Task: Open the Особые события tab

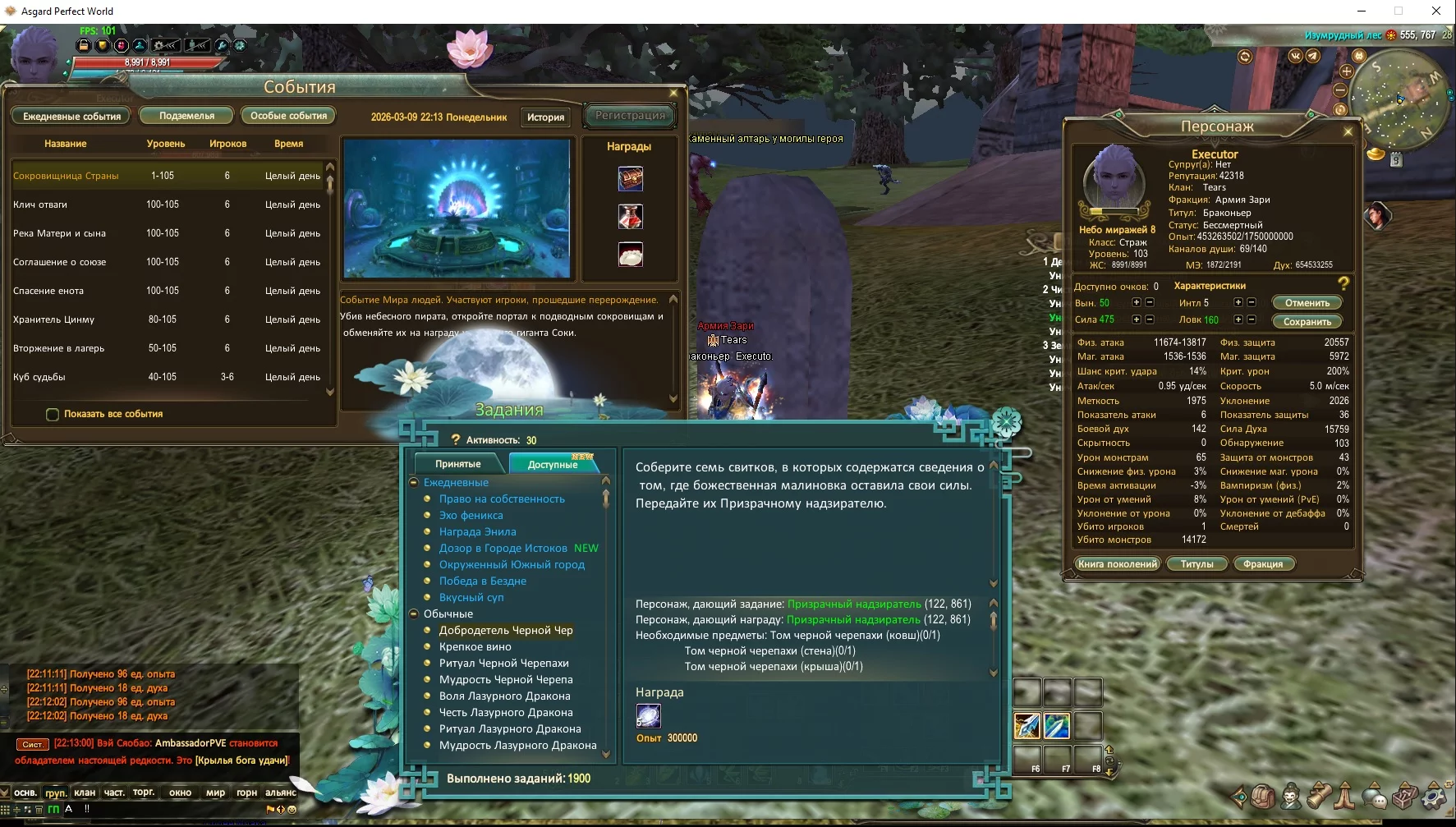Action: (x=288, y=116)
